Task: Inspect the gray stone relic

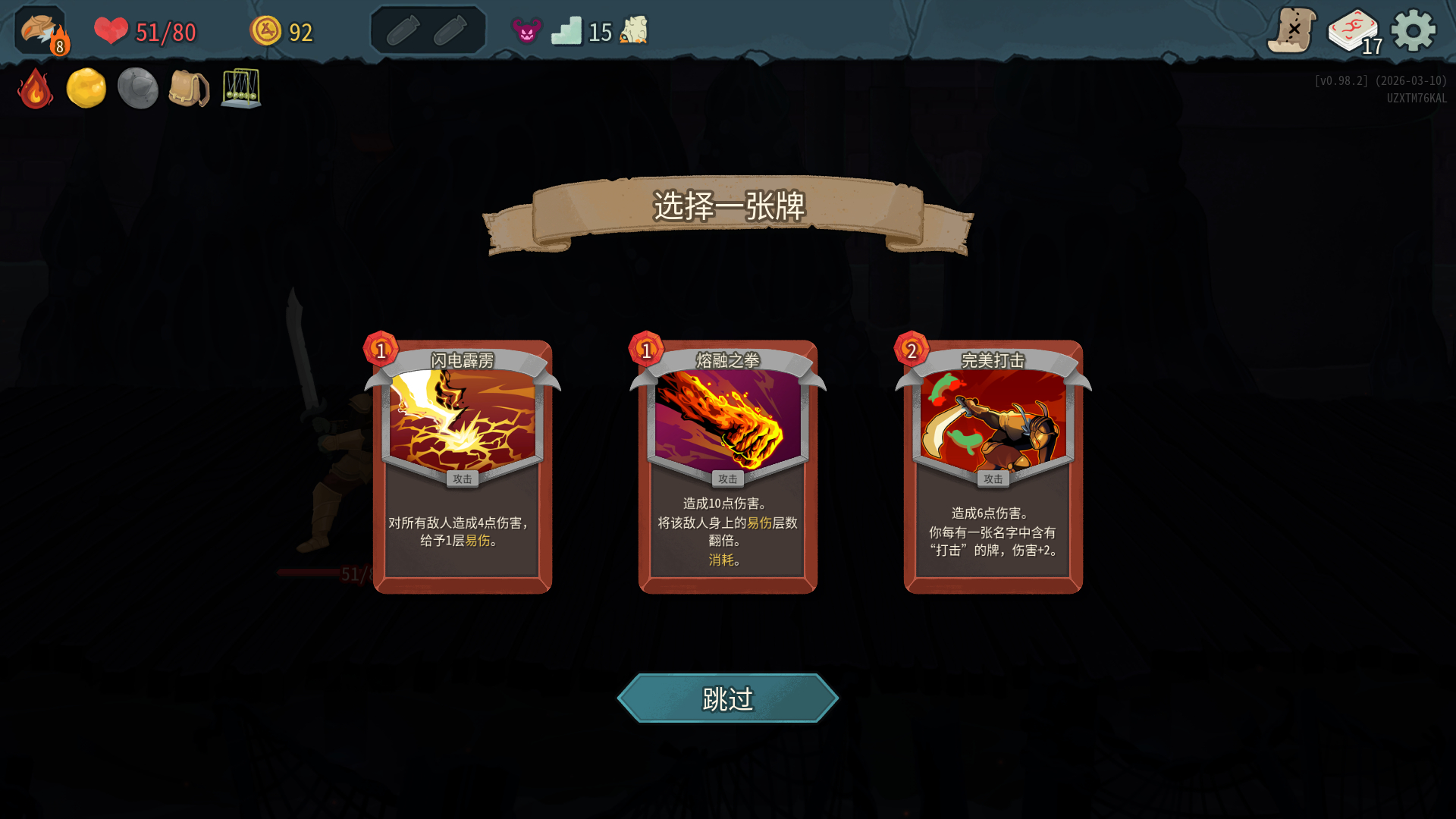Action: 137,89
